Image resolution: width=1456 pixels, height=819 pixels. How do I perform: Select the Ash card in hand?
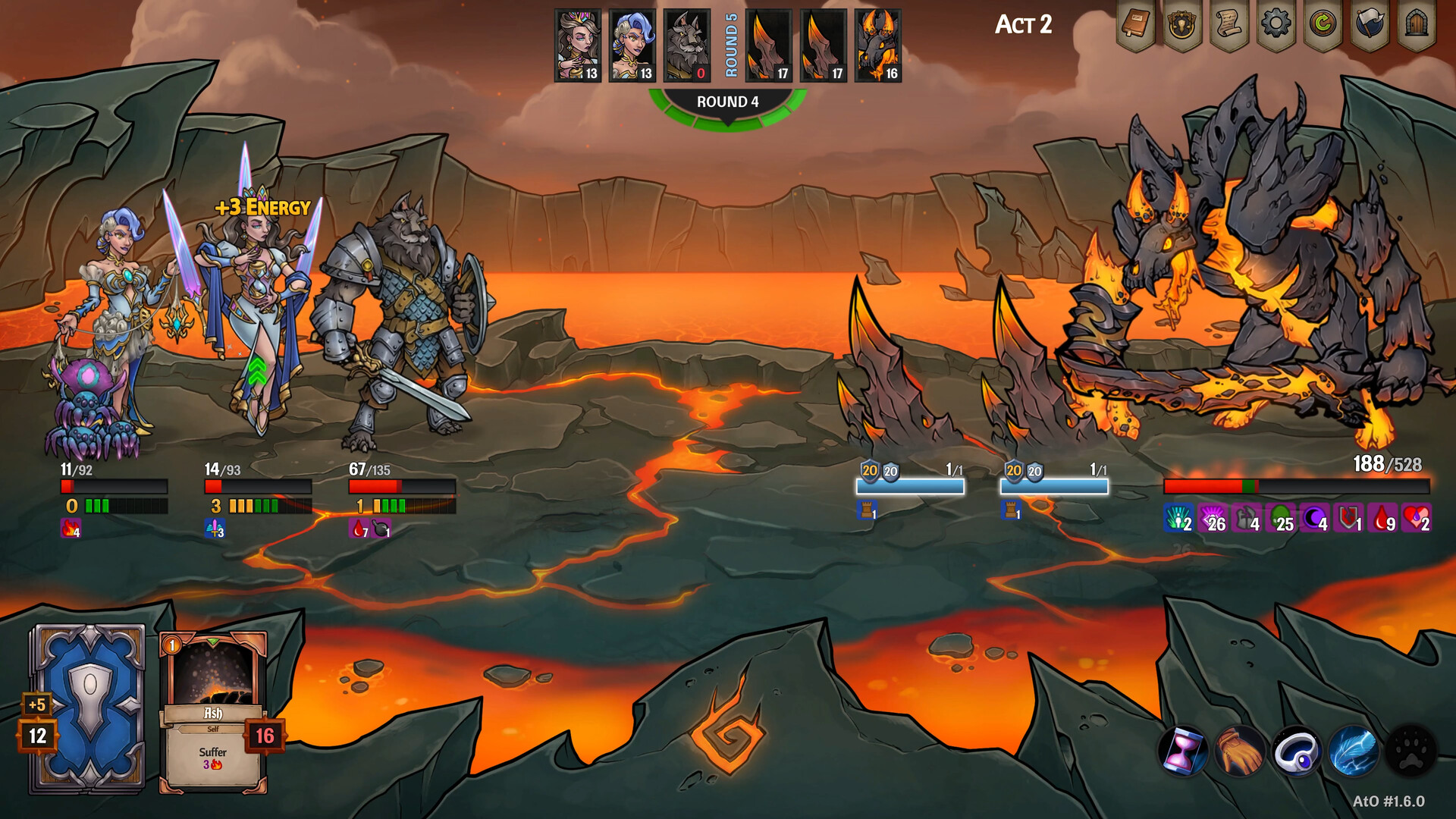coord(213,711)
